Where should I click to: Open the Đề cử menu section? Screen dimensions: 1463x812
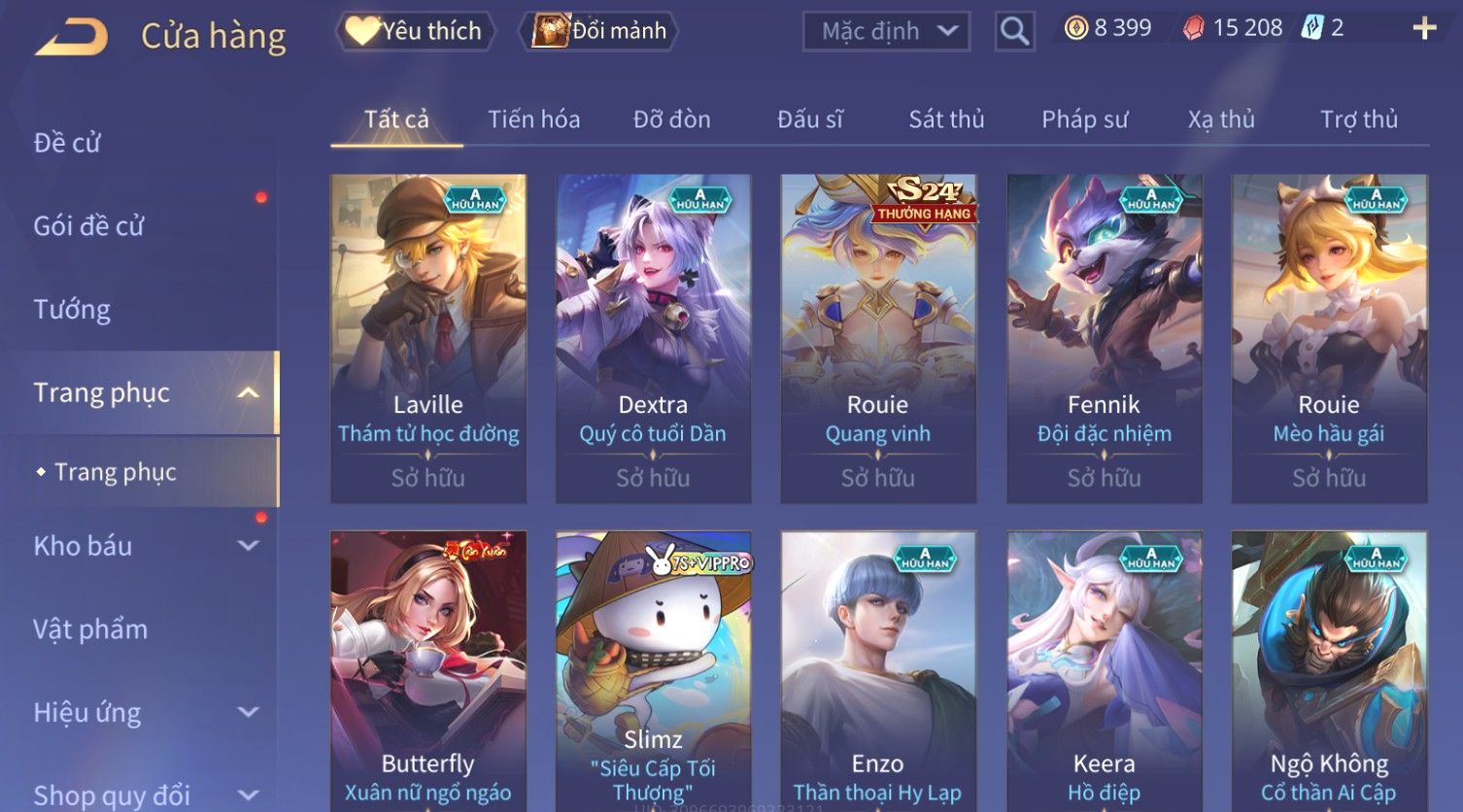[x=68, y=143]
